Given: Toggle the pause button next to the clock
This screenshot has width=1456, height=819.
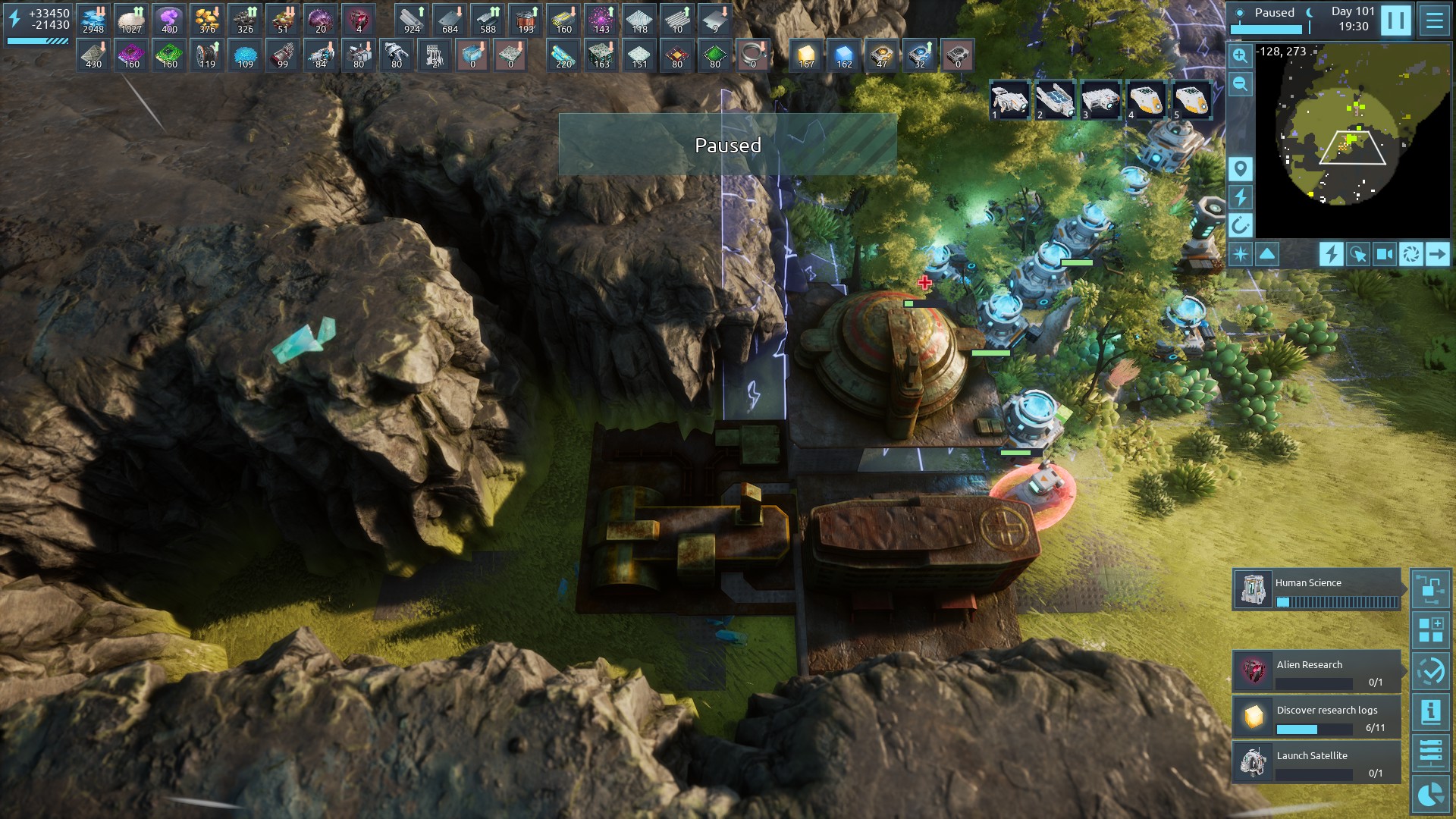Looking at the screenshot, I should click(x=1395, y=20).
